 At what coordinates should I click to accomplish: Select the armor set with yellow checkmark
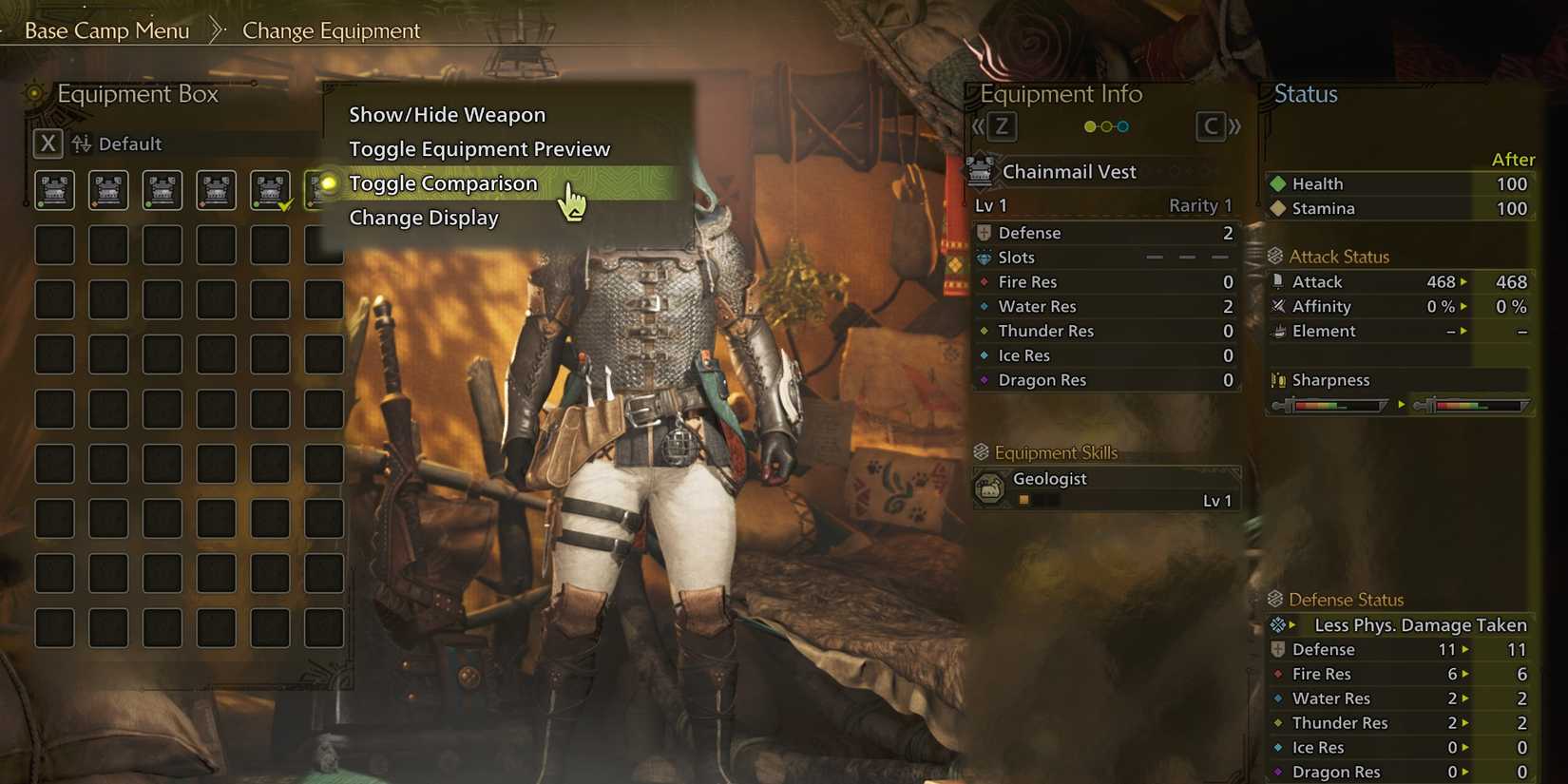pos(271,189)
